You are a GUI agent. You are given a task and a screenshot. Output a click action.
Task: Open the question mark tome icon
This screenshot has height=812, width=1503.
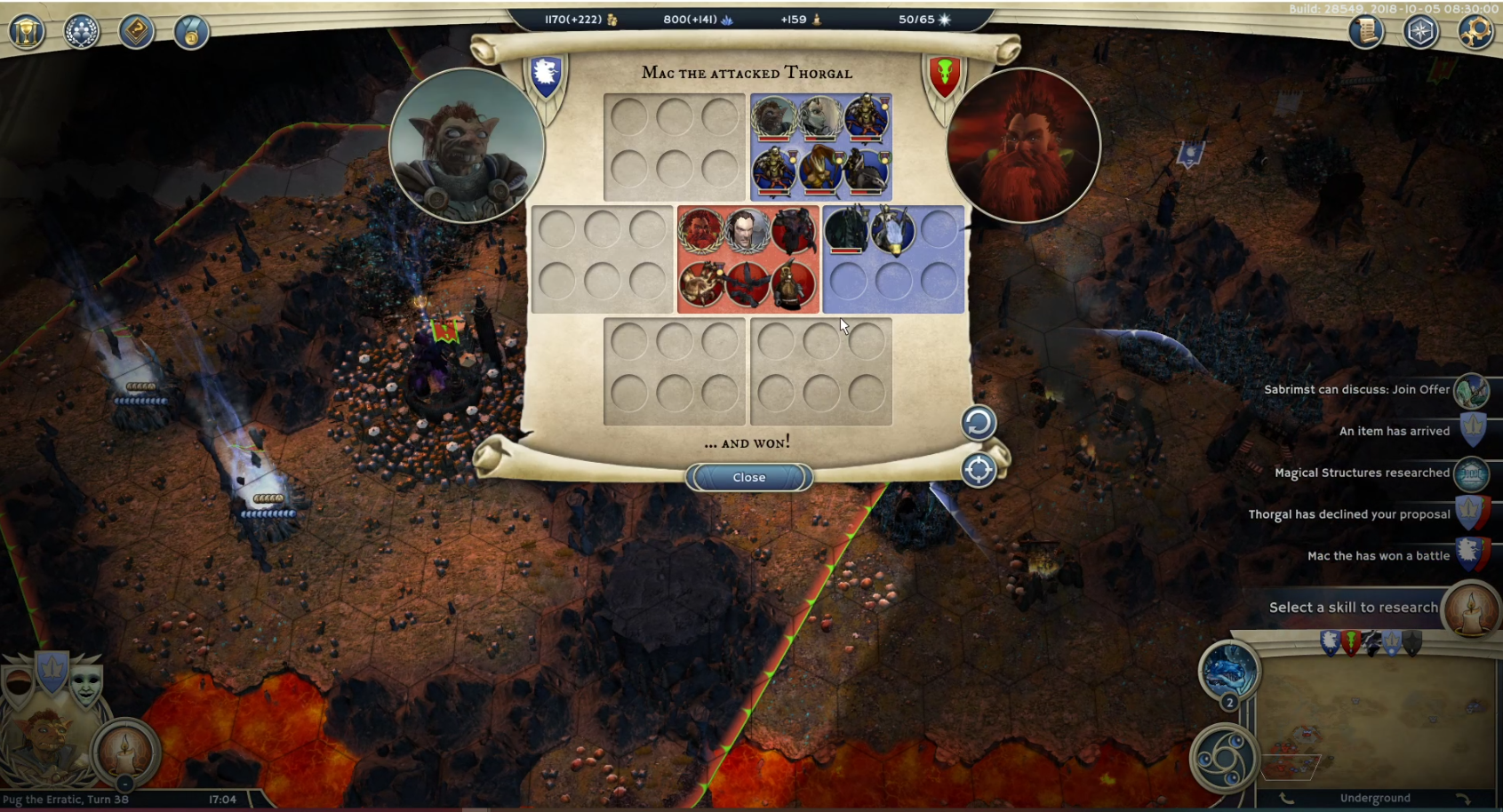point(136,32)
